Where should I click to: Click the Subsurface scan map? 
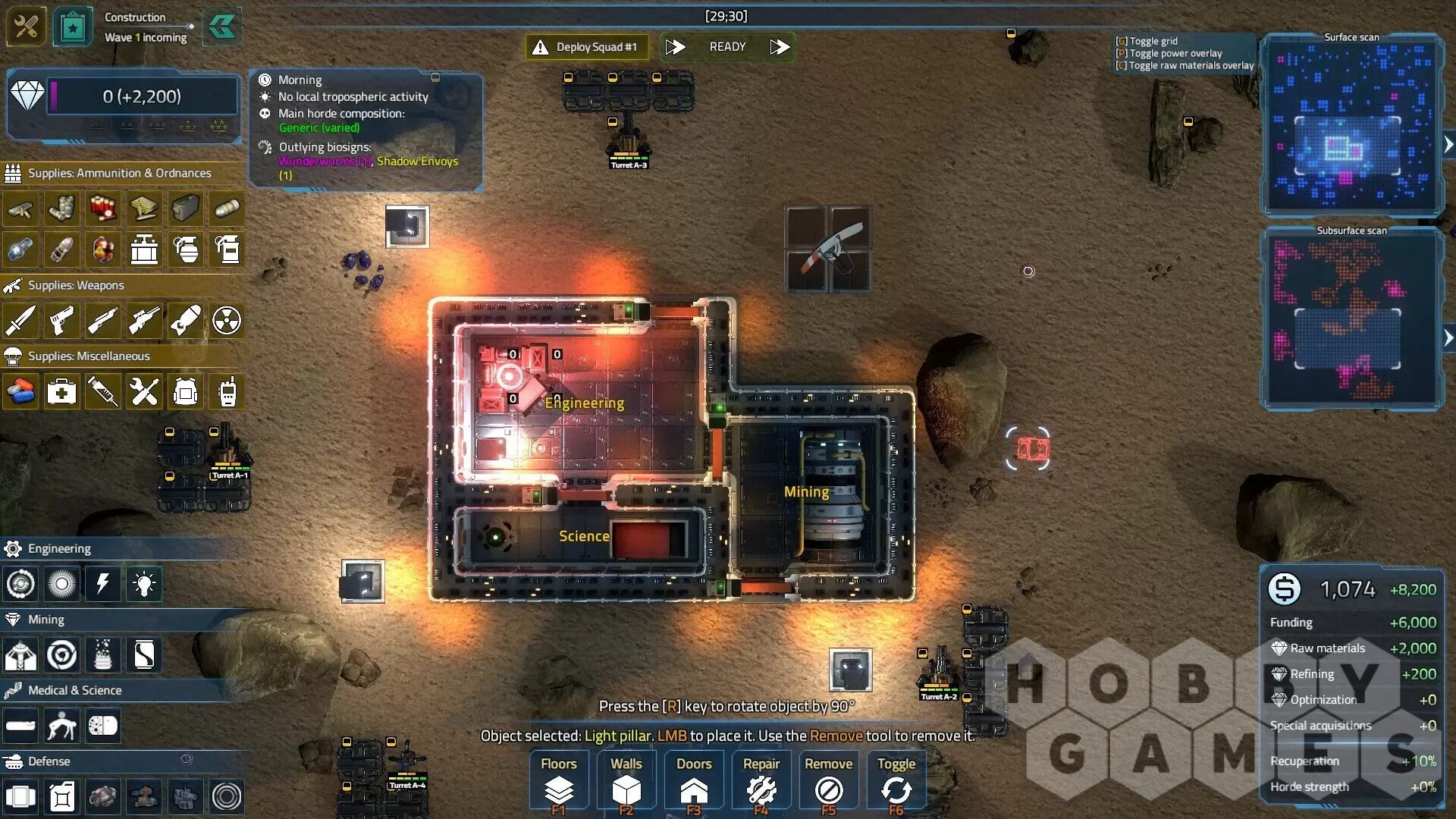[x=1351, y=318]
